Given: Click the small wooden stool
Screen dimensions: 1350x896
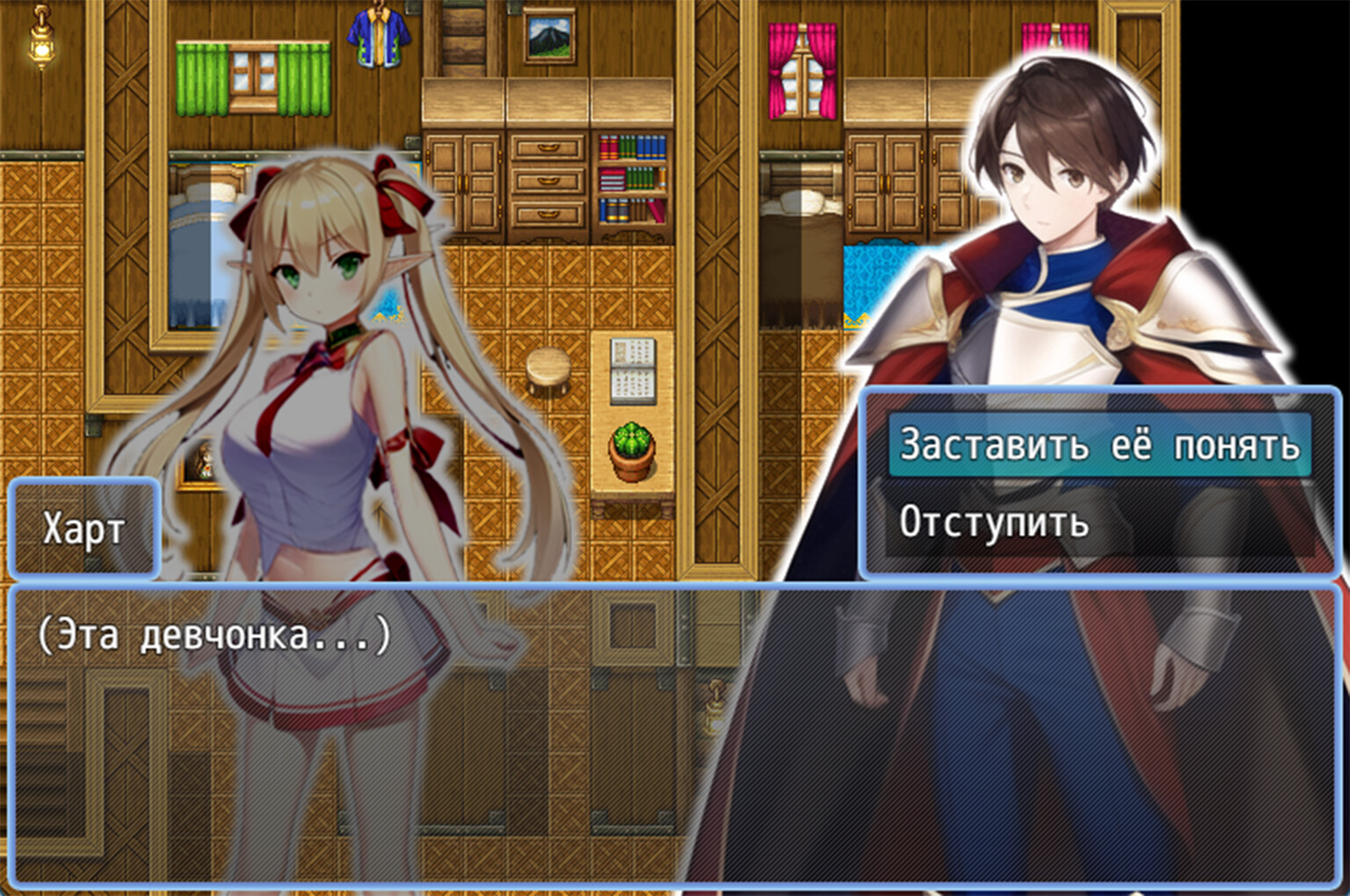Looking at the screenshot, I should (549, 369).
